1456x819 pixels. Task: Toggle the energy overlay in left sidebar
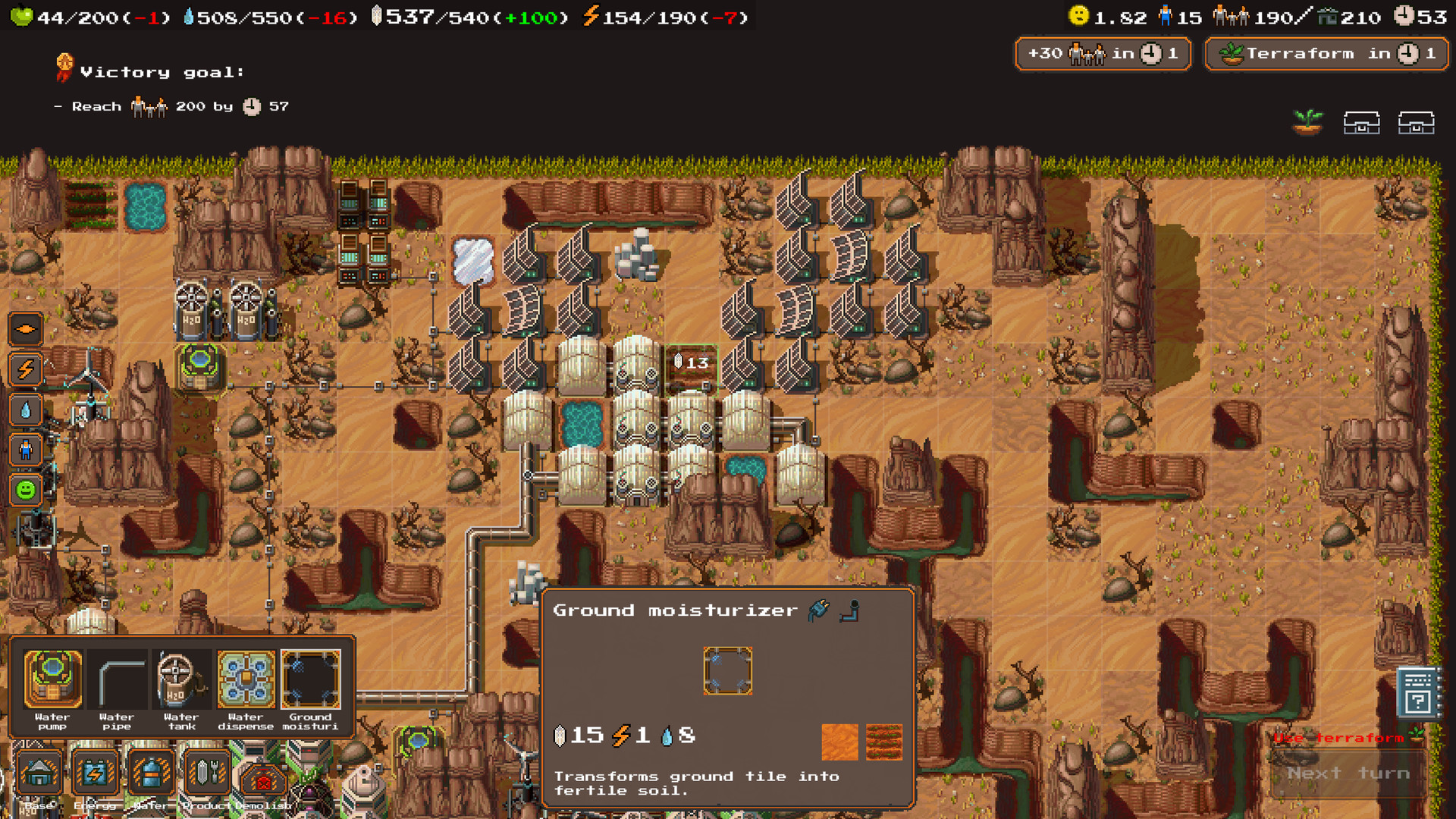[x=25, y=369]
